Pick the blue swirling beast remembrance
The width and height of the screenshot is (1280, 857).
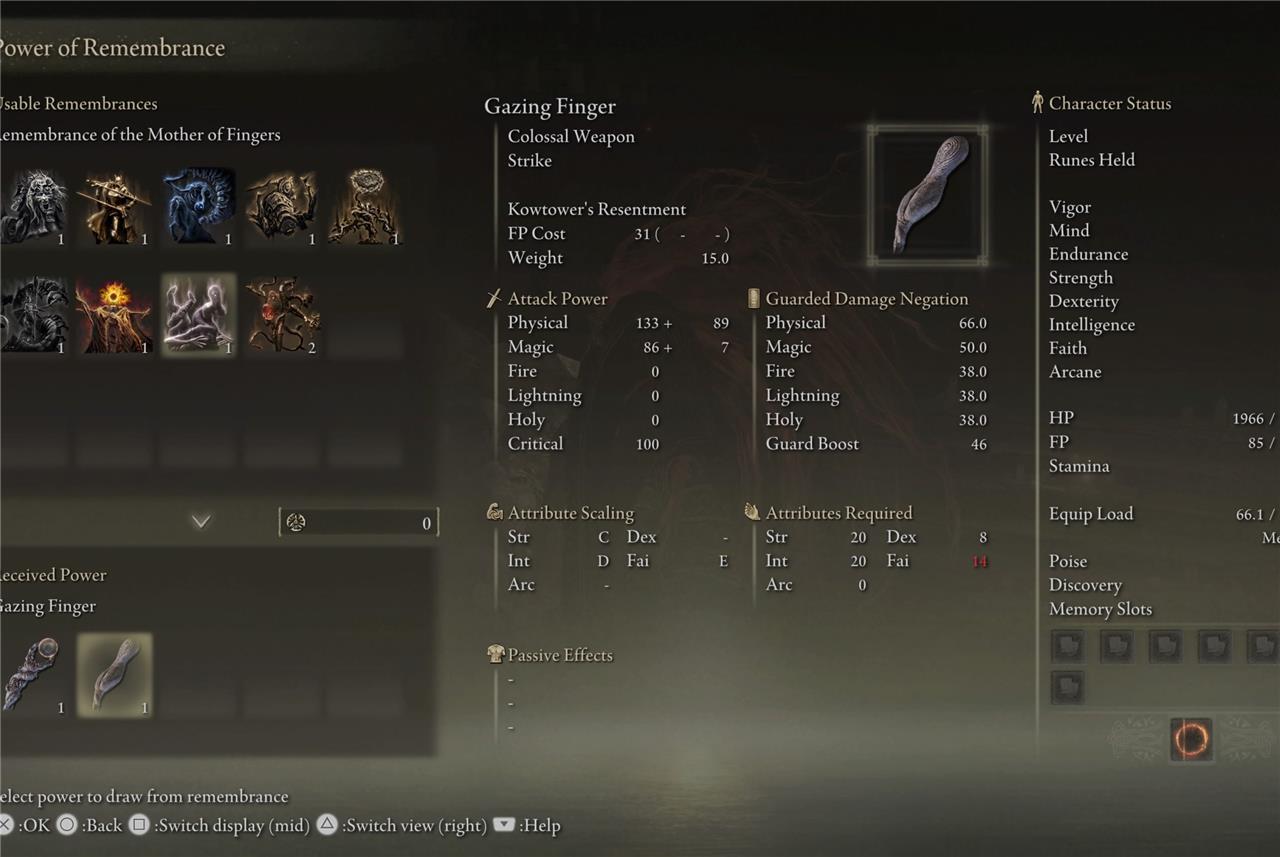199,206
